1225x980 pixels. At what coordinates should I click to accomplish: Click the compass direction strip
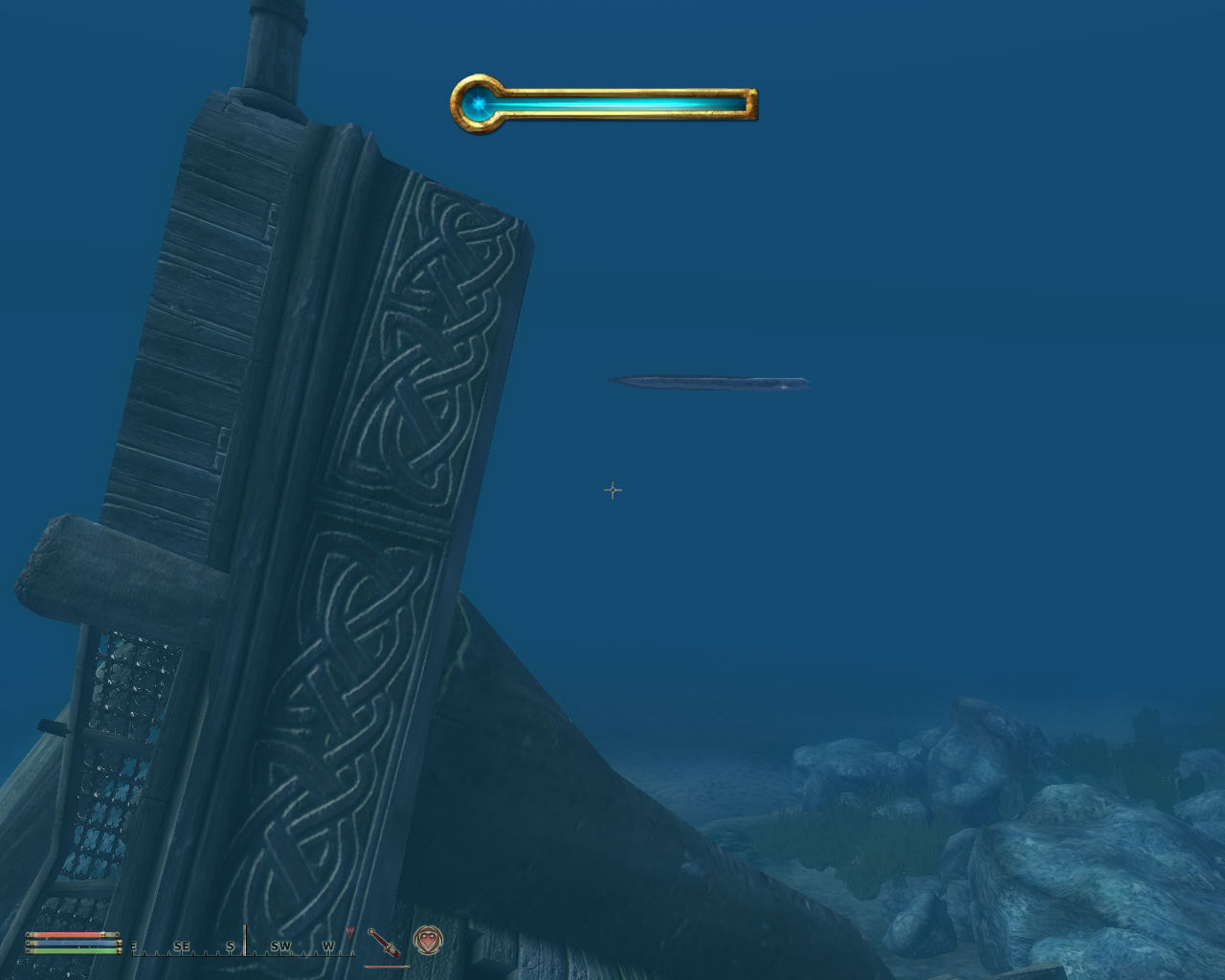[243, 945]
